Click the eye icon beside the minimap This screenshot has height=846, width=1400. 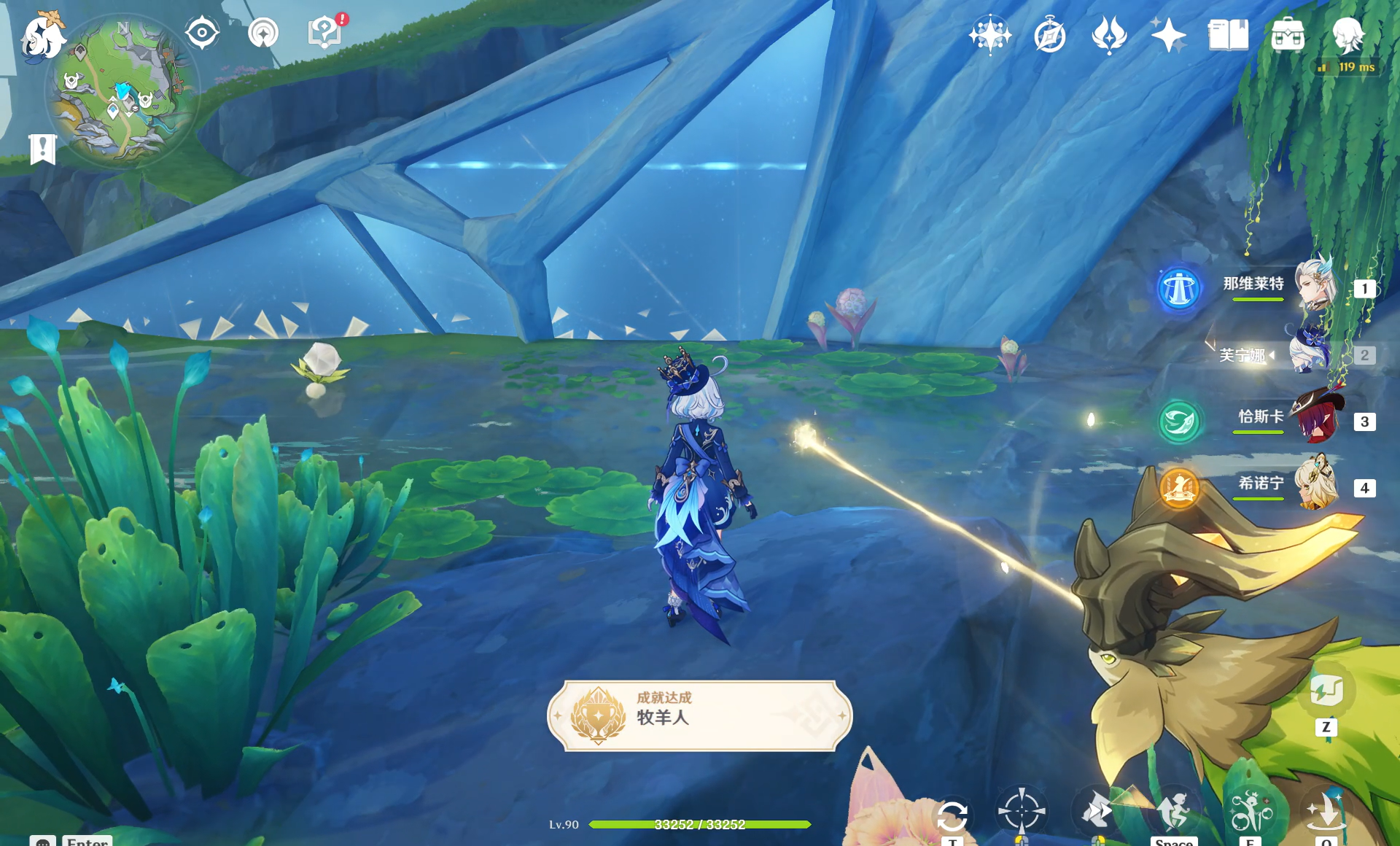click(x=202, y=34)
